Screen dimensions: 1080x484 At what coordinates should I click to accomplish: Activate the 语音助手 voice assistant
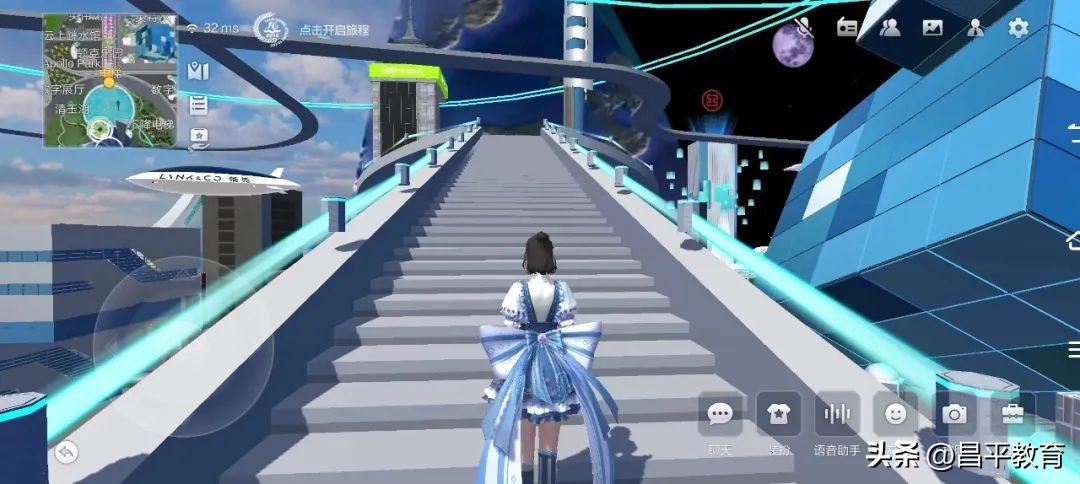click(836, 414)
